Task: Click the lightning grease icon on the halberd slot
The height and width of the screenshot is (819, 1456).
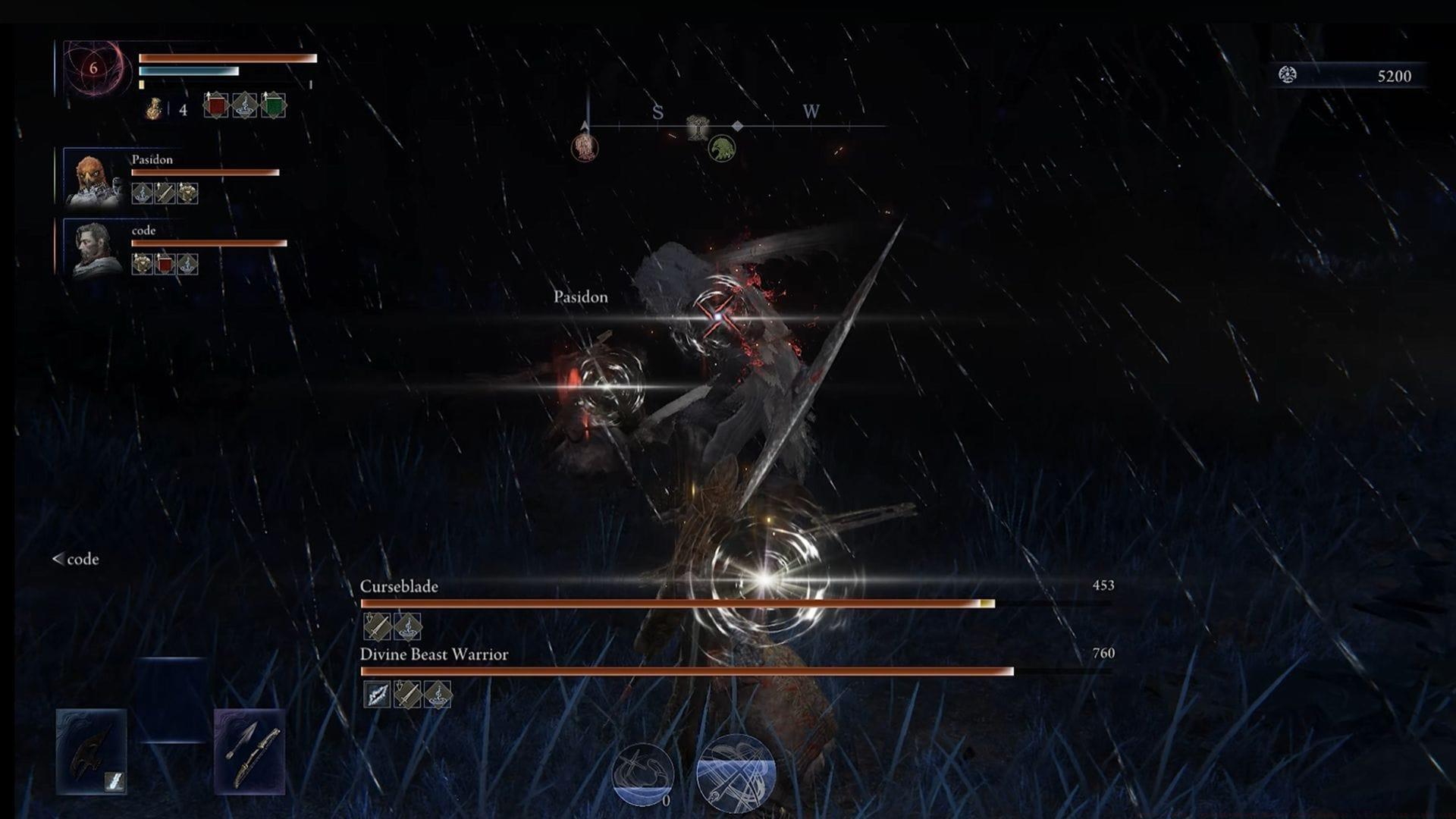Action: point(114,782)
